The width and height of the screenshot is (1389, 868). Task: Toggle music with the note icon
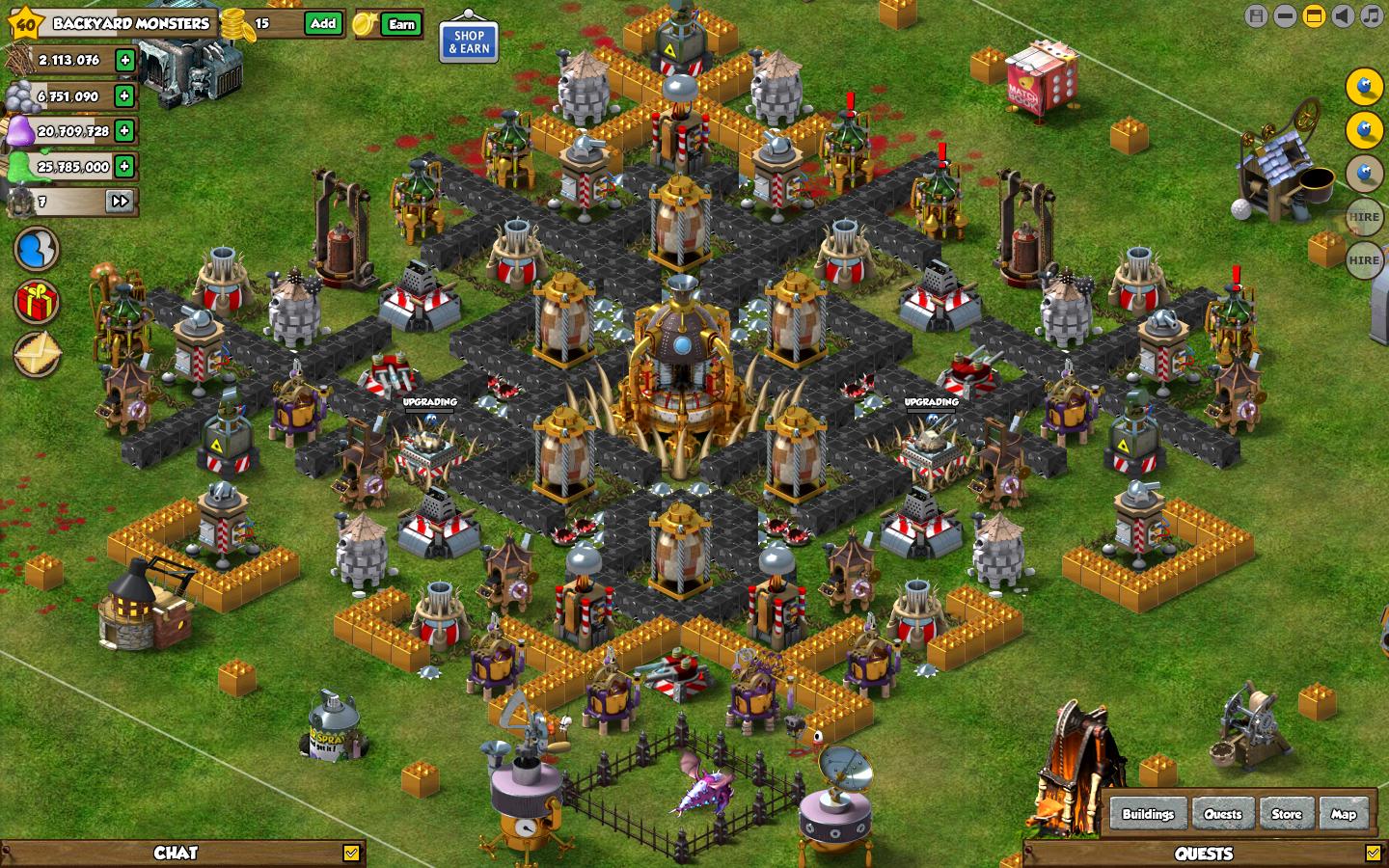(x=1372, y=15)
